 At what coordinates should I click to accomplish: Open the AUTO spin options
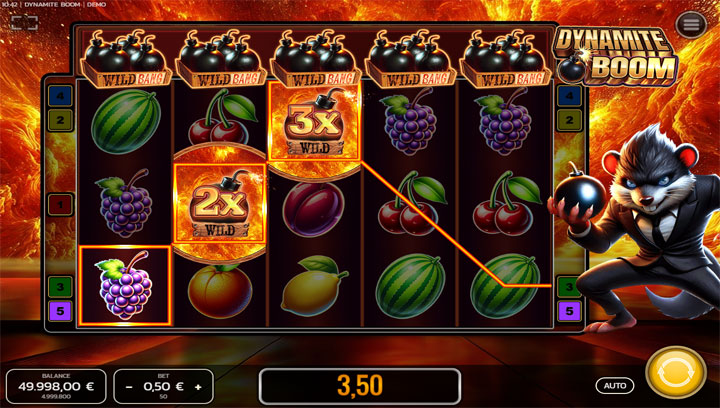[x=615, y=385]
